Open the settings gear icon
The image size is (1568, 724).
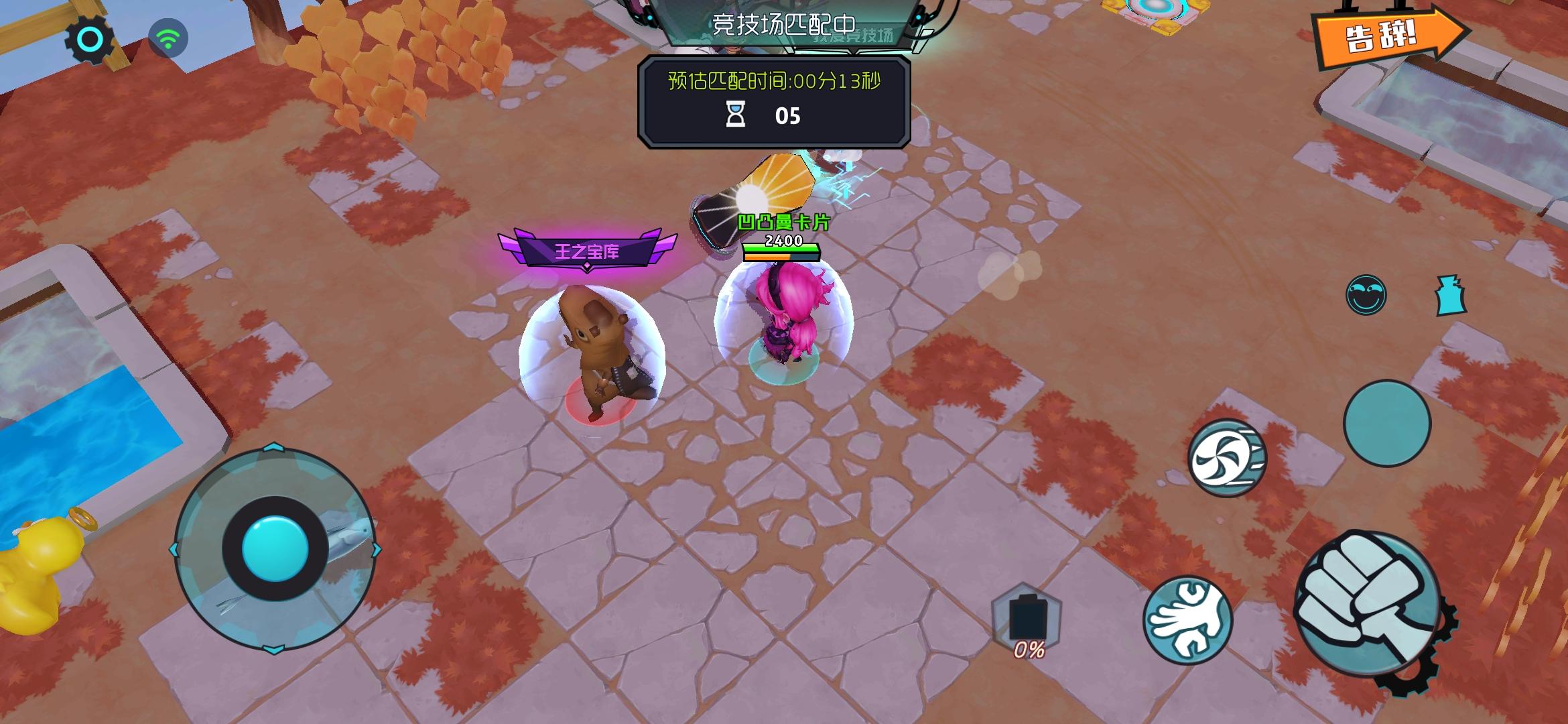[88, 38]
